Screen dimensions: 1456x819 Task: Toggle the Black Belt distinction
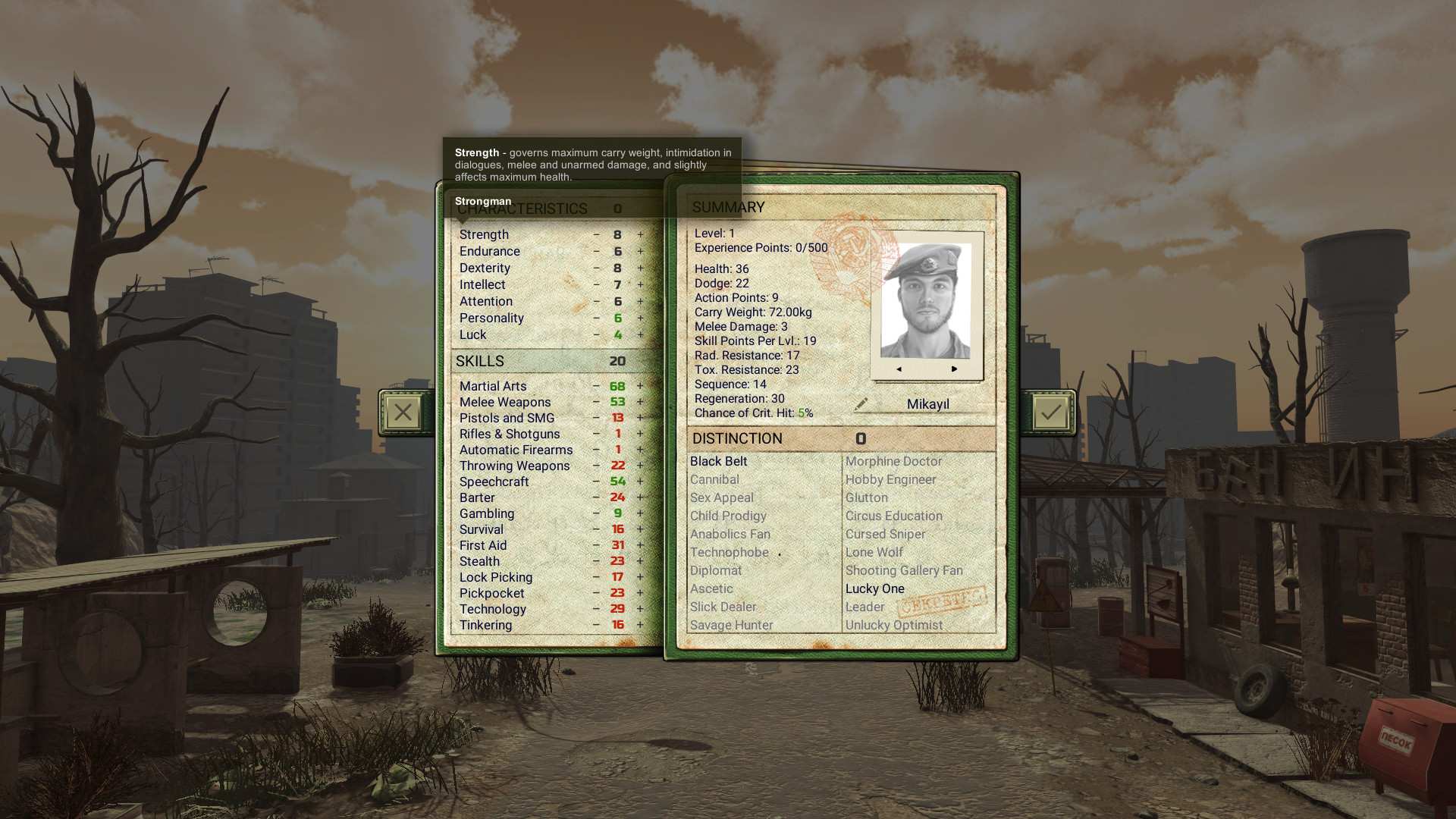tap(717, 461)
